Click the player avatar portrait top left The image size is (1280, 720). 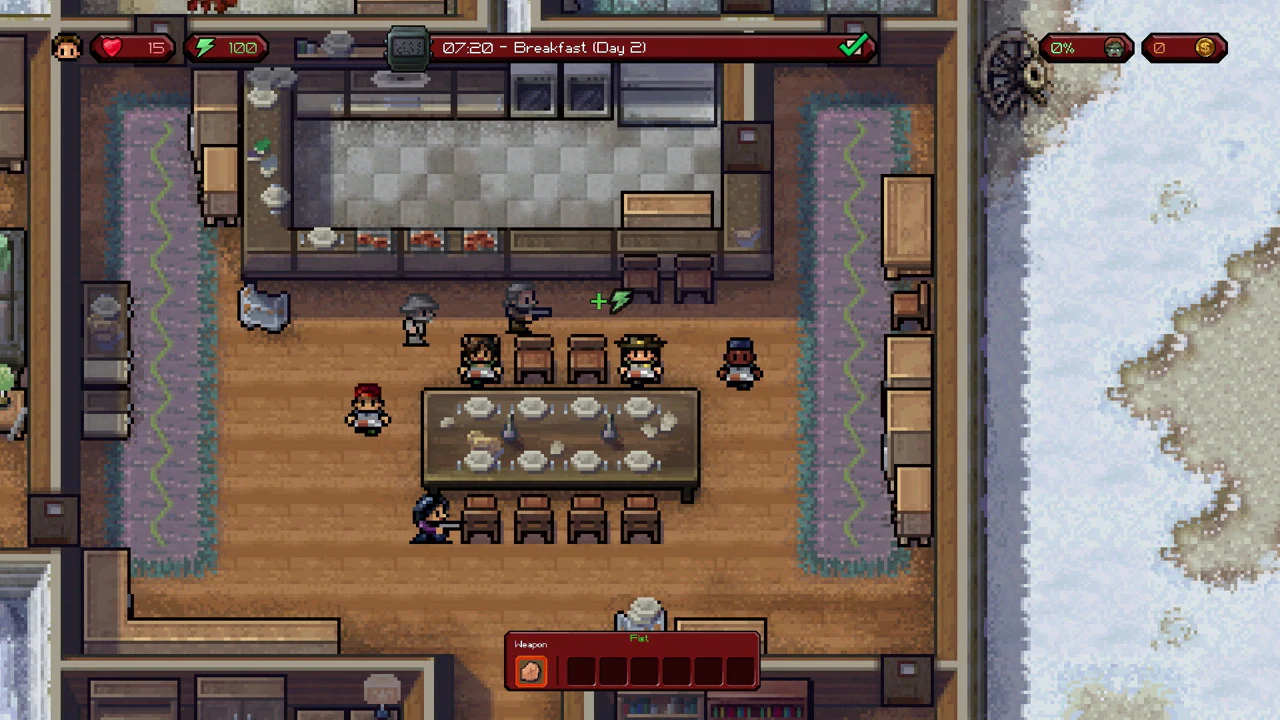(66, 47)
